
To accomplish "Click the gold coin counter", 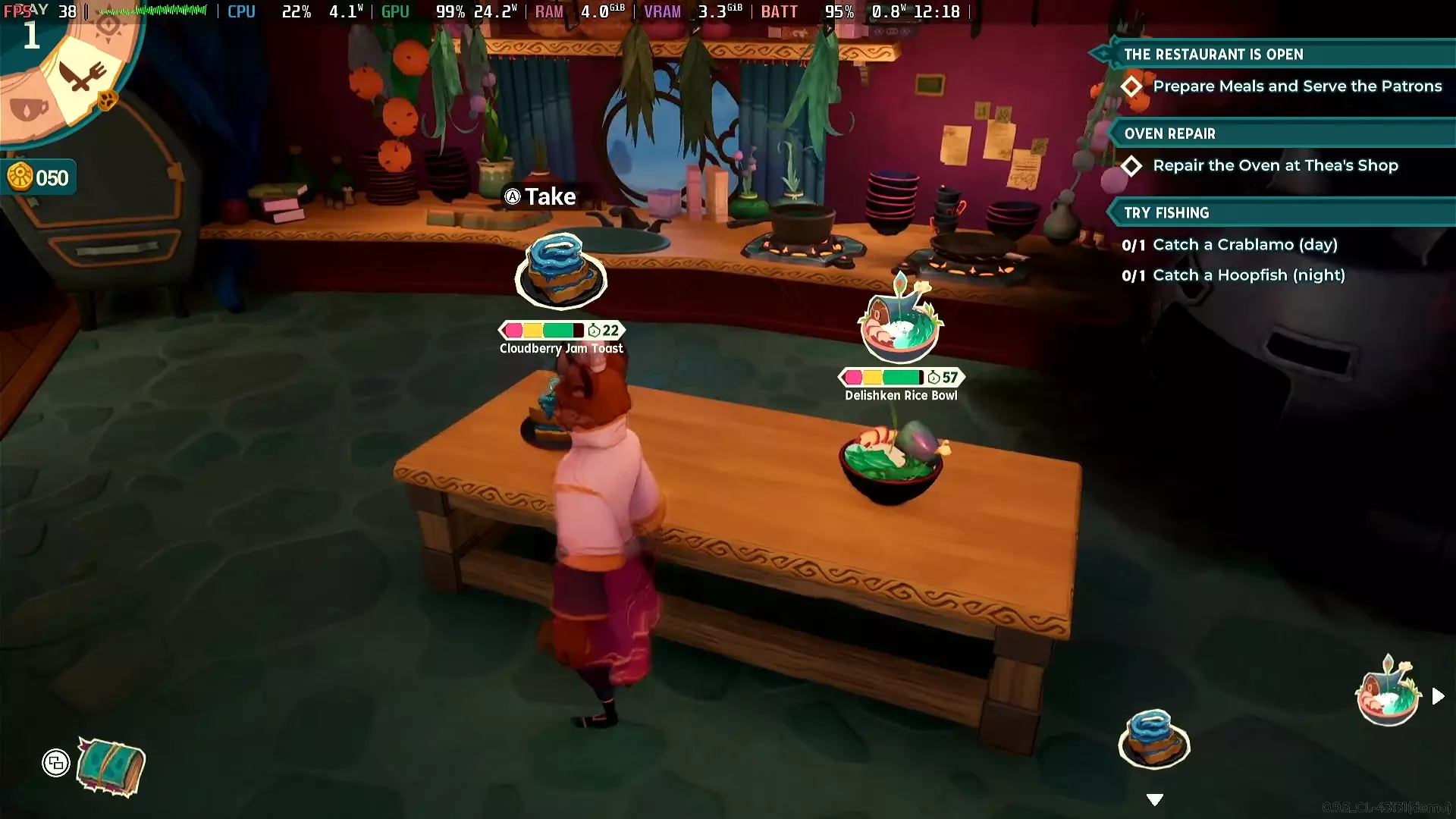I will click(x=39, y=177).
